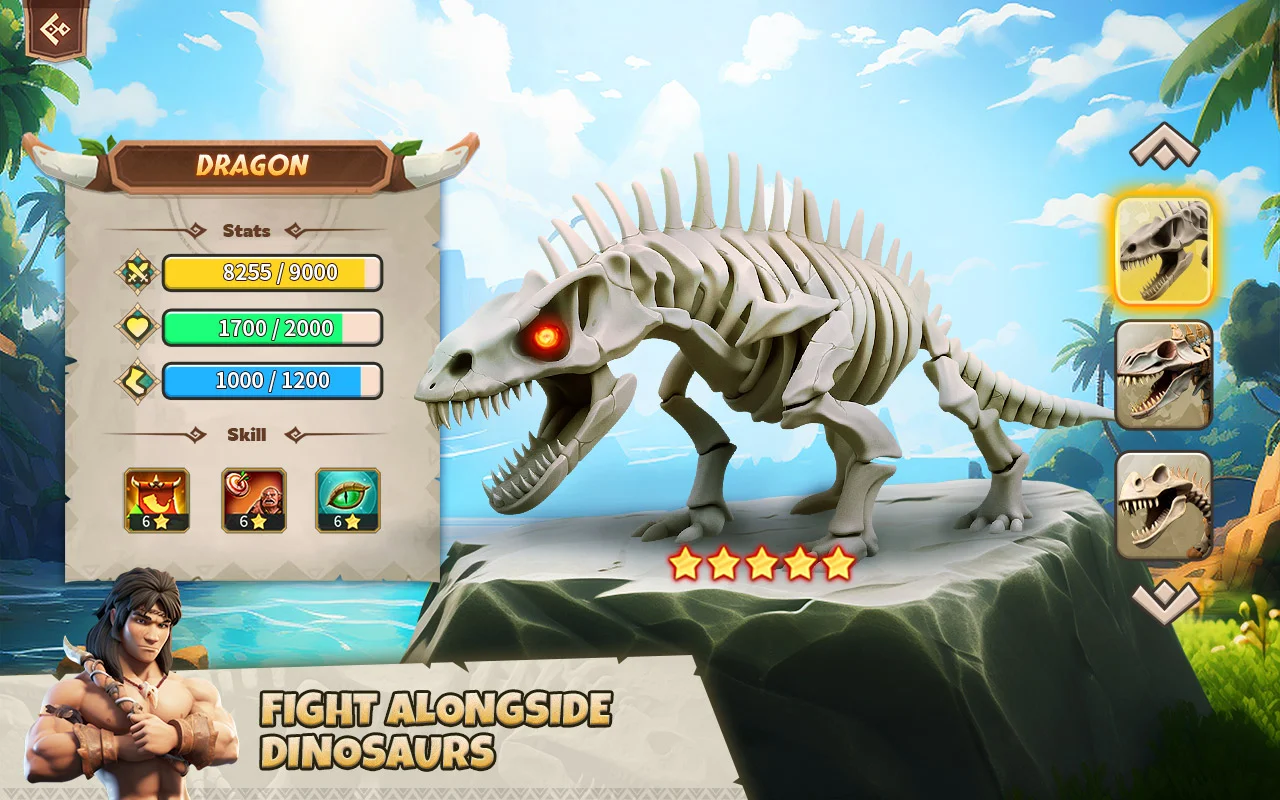This screenshot has width=1280, height=800.
Task: Select the Skill section header
Action: click(248, 434)
